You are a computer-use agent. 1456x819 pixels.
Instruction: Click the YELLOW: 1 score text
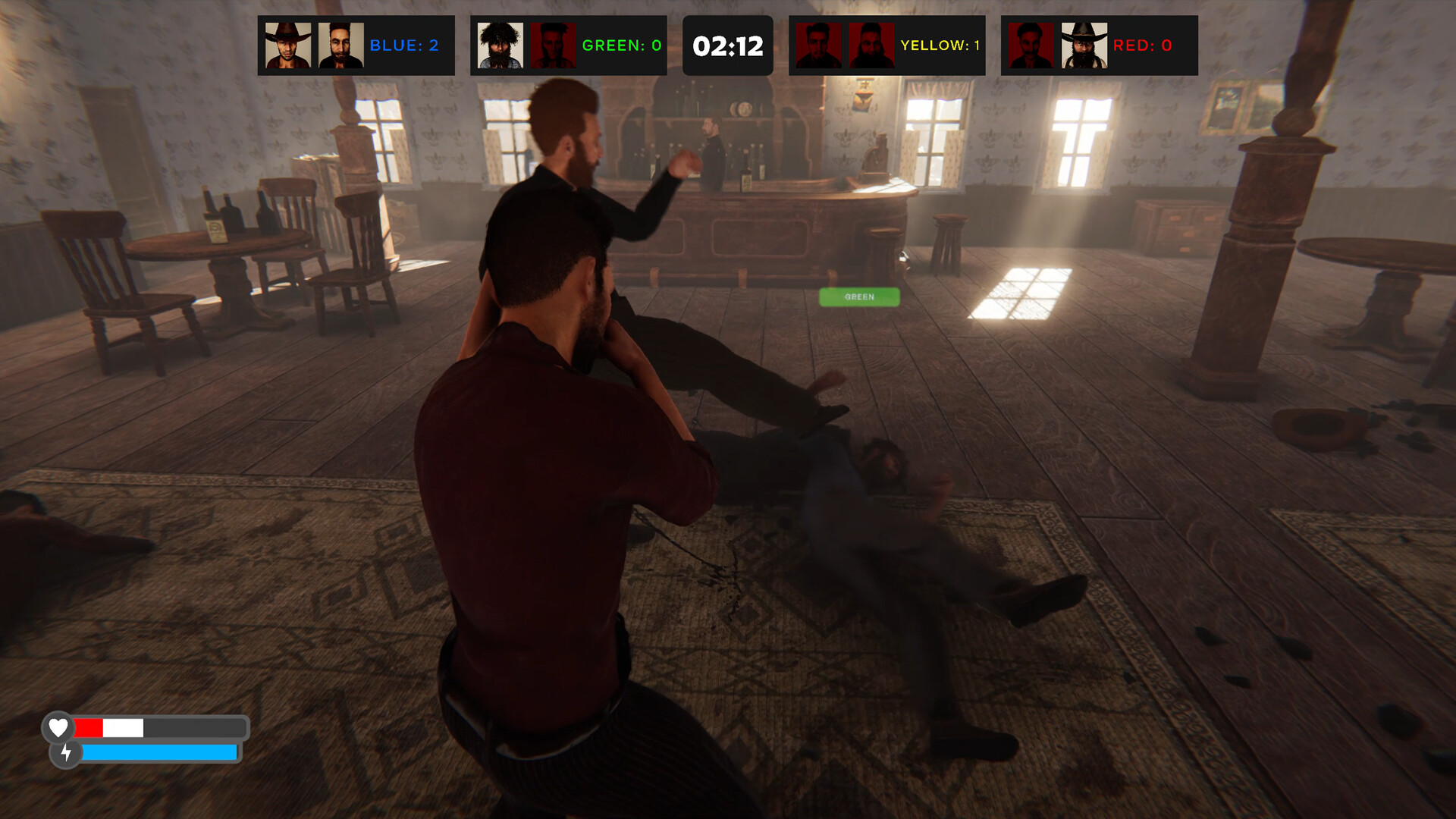[940, 45]
